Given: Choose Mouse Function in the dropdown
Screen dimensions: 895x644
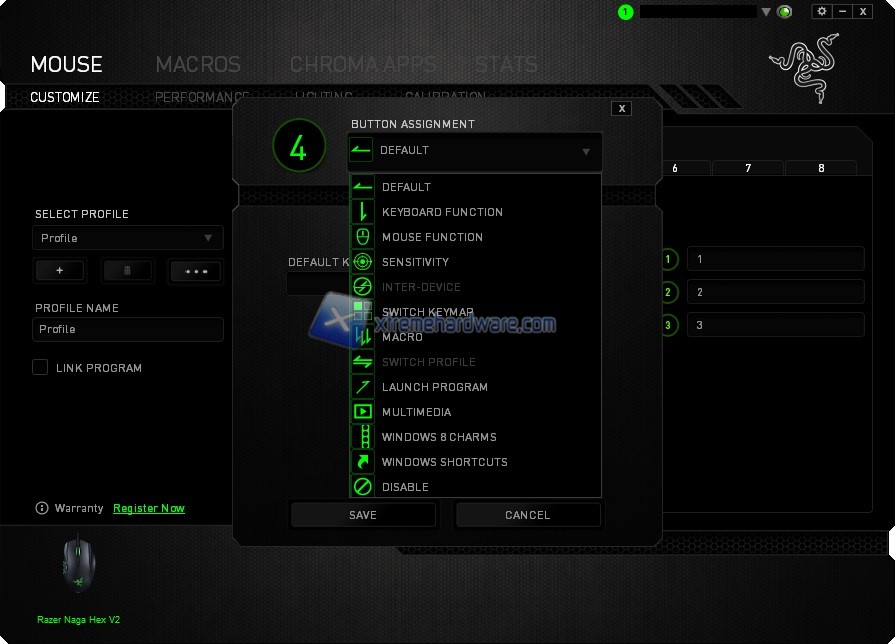Looking at the screenshot, I should point(432,237).
